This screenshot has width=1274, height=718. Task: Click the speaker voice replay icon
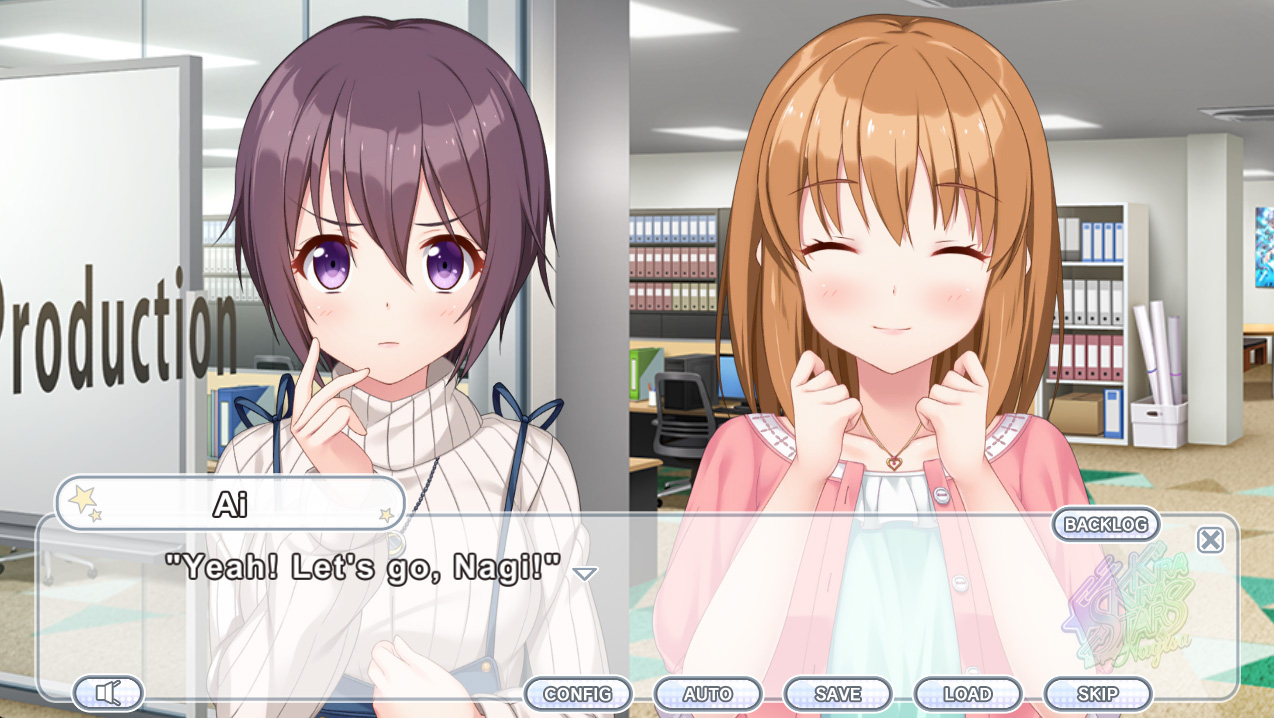[108, 692]
